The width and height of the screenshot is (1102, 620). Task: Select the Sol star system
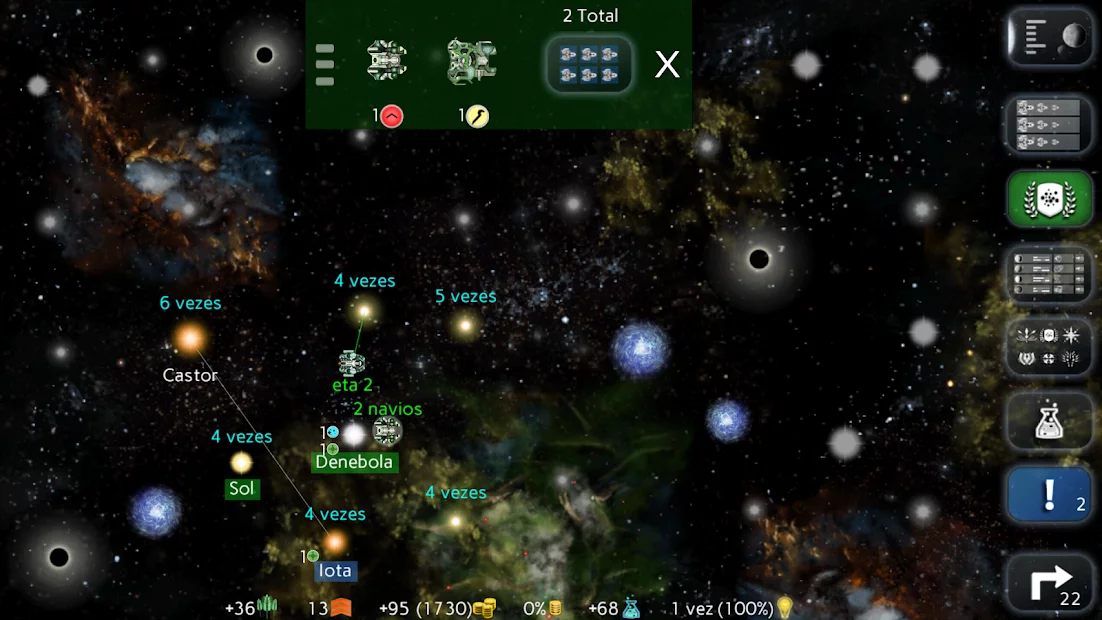[x=241, y=463]
